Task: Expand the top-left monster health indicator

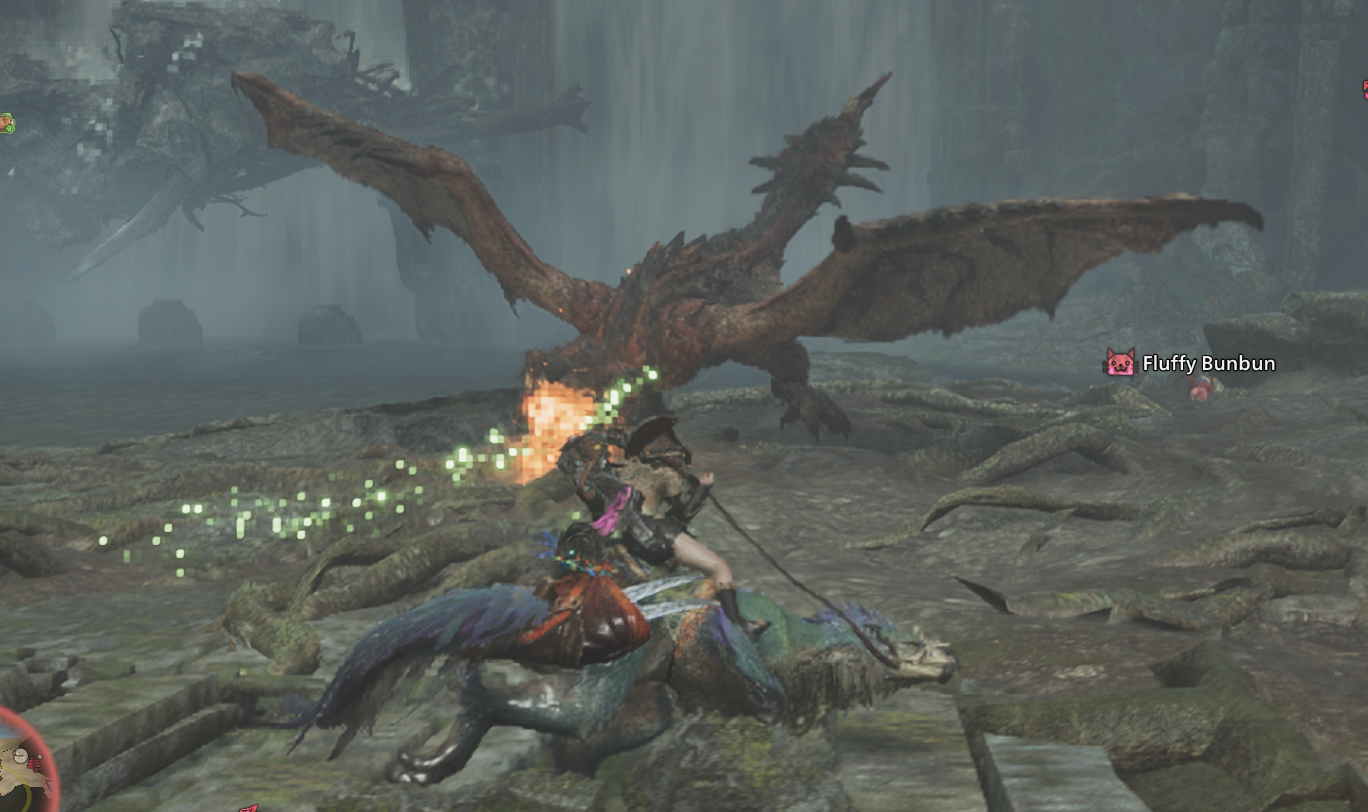Action: (x=8, y=123)
